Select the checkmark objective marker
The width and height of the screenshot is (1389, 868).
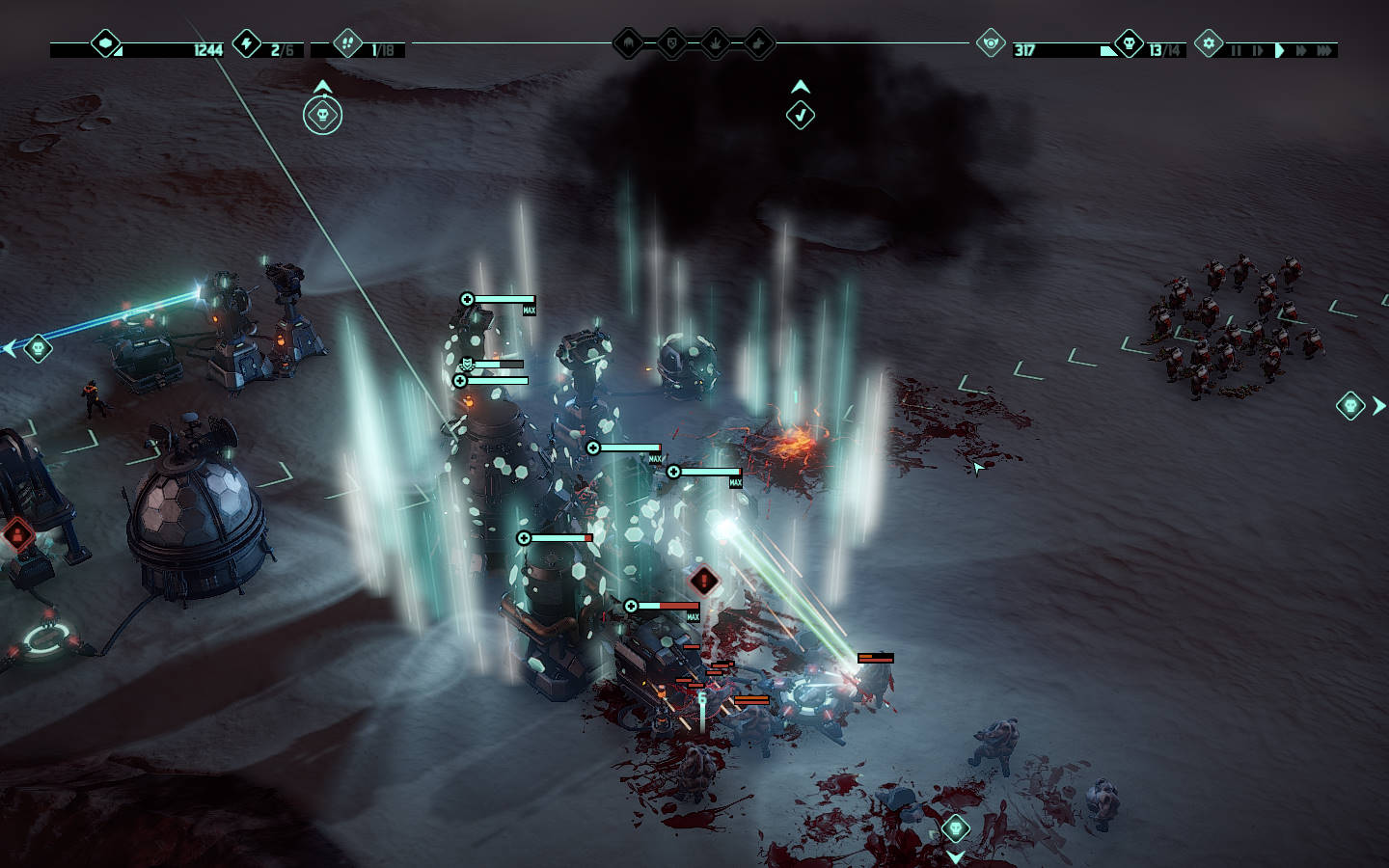(x=800, y=116)
